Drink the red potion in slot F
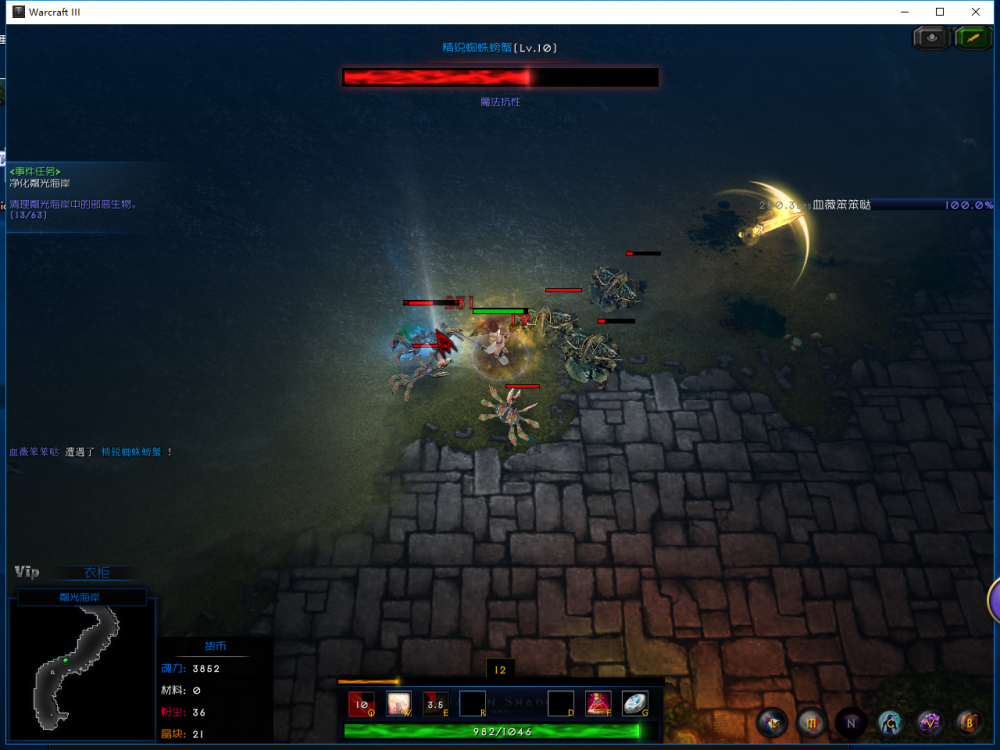This screenshot has height=750, width=1000. [599, 704]
